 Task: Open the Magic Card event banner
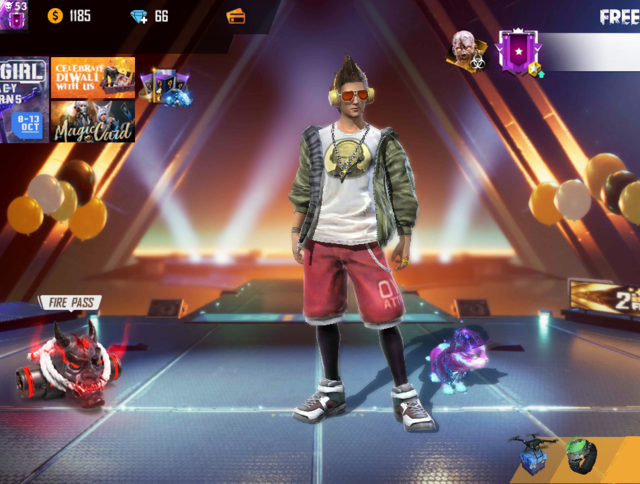pyautogui.click(x=93, y=121)
